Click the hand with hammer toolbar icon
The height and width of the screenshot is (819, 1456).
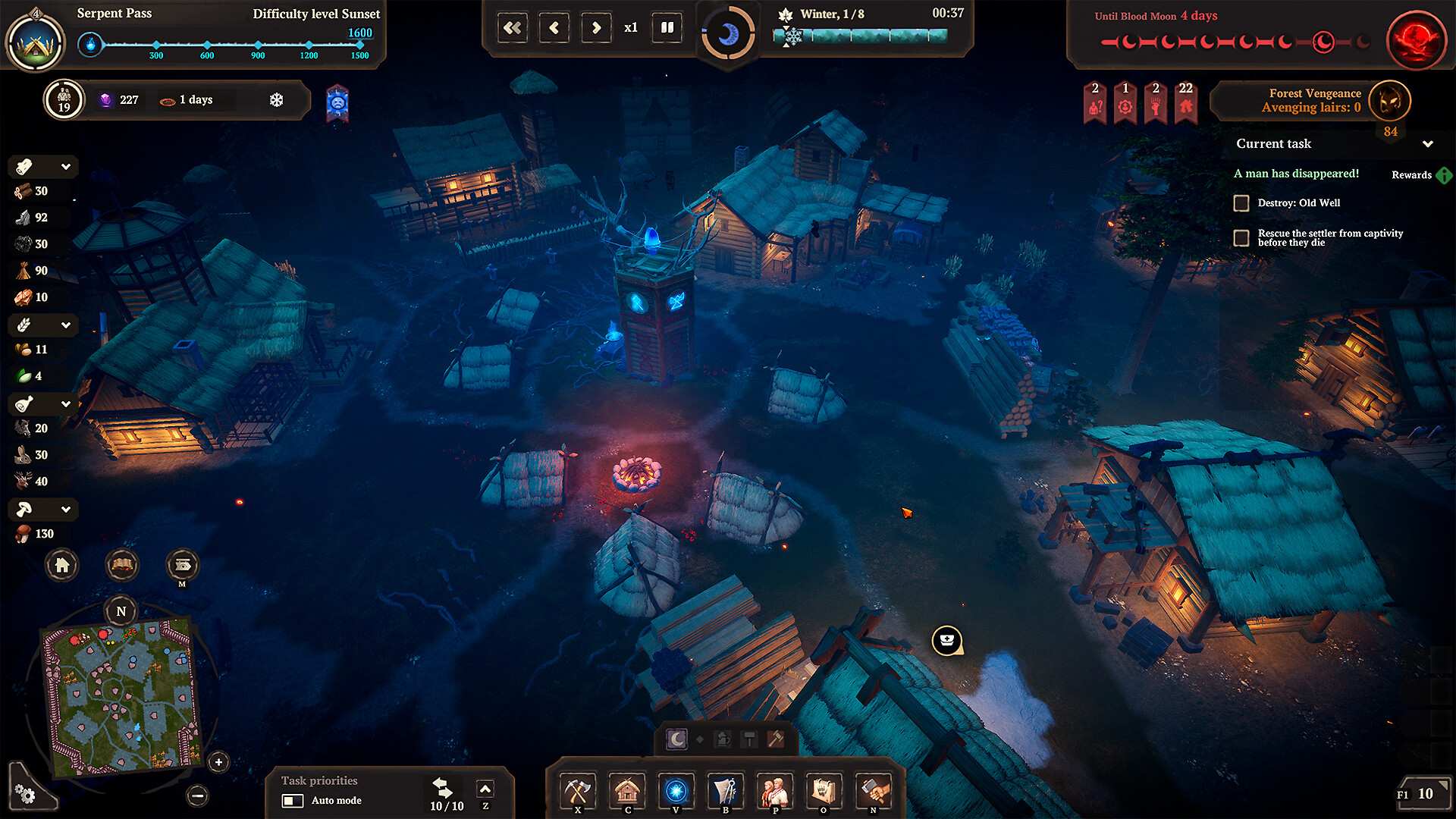point(873,792)
